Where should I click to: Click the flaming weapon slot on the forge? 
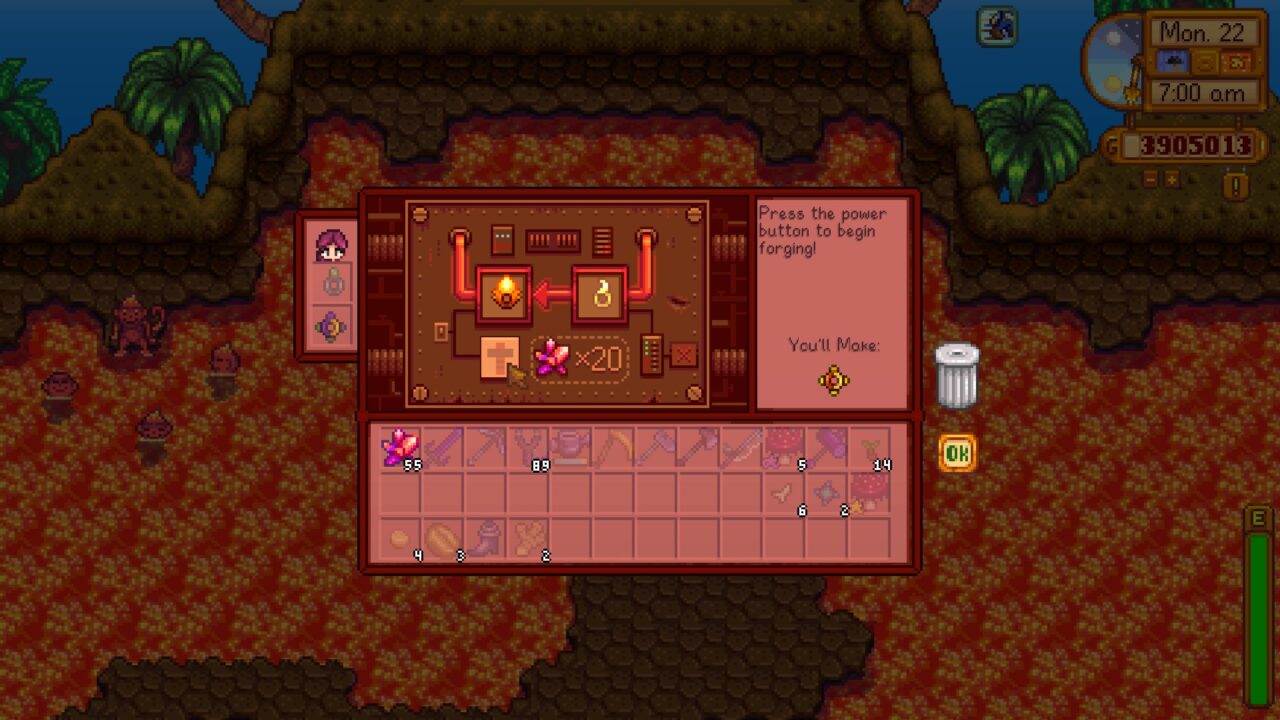[x=506, y=295]
